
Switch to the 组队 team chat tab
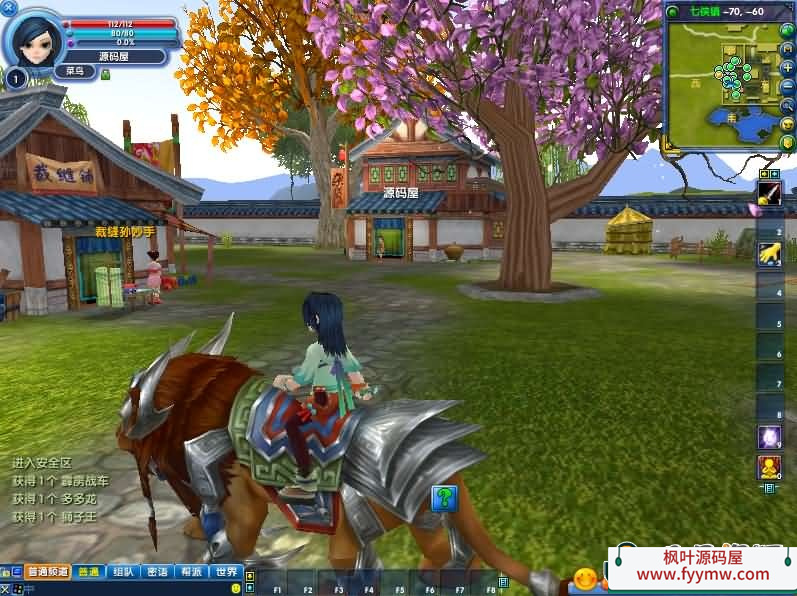(123, 572)
